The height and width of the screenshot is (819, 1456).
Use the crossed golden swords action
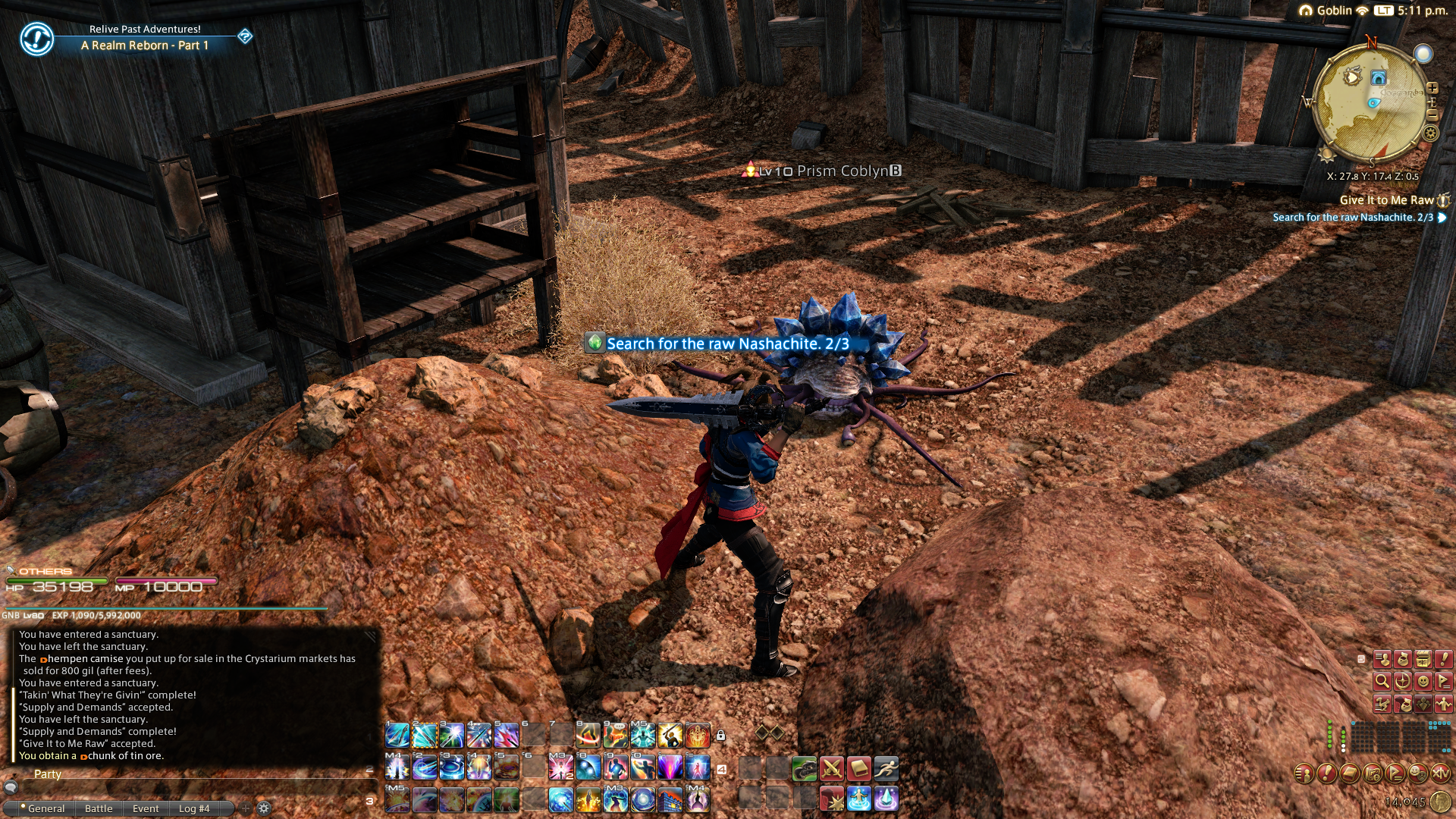pyautogui.click(x=832, y=769)
